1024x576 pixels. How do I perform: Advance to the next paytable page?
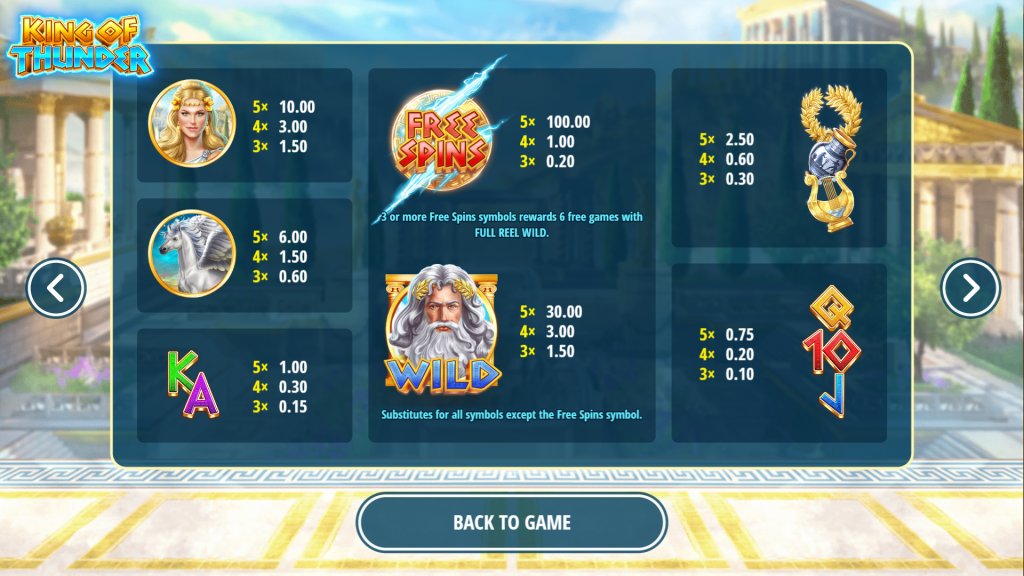point(970,289)
